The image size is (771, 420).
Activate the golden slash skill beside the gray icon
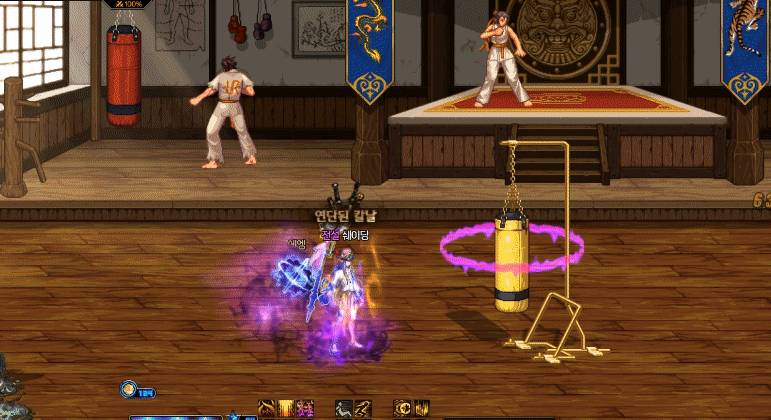pos(363,409)
